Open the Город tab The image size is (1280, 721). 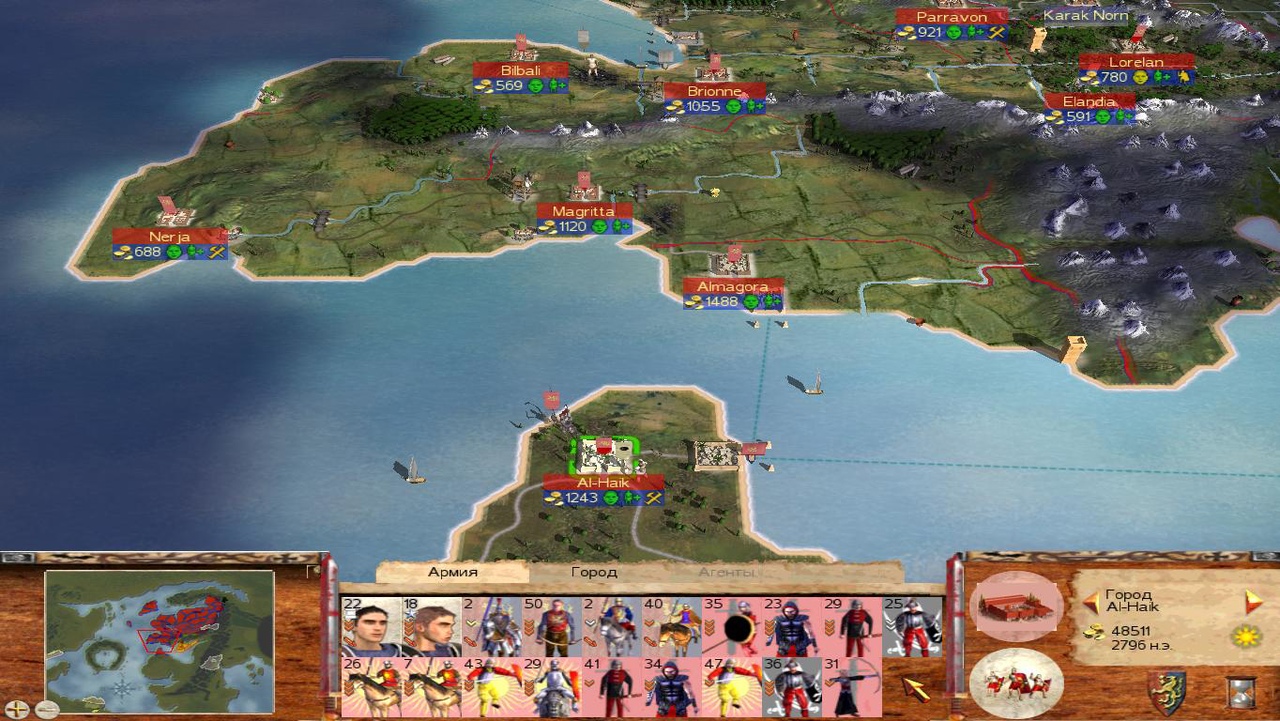594,573
